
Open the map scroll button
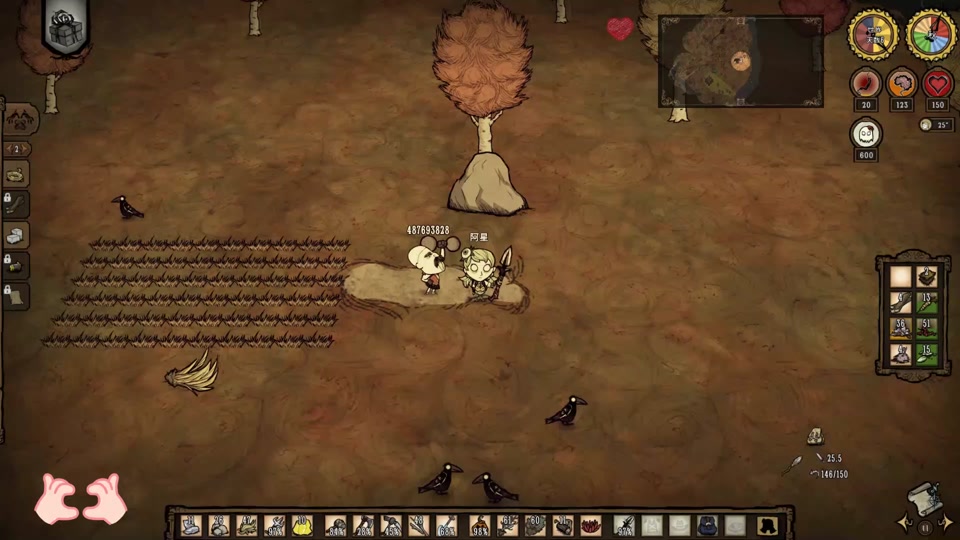tap(925, 498)
